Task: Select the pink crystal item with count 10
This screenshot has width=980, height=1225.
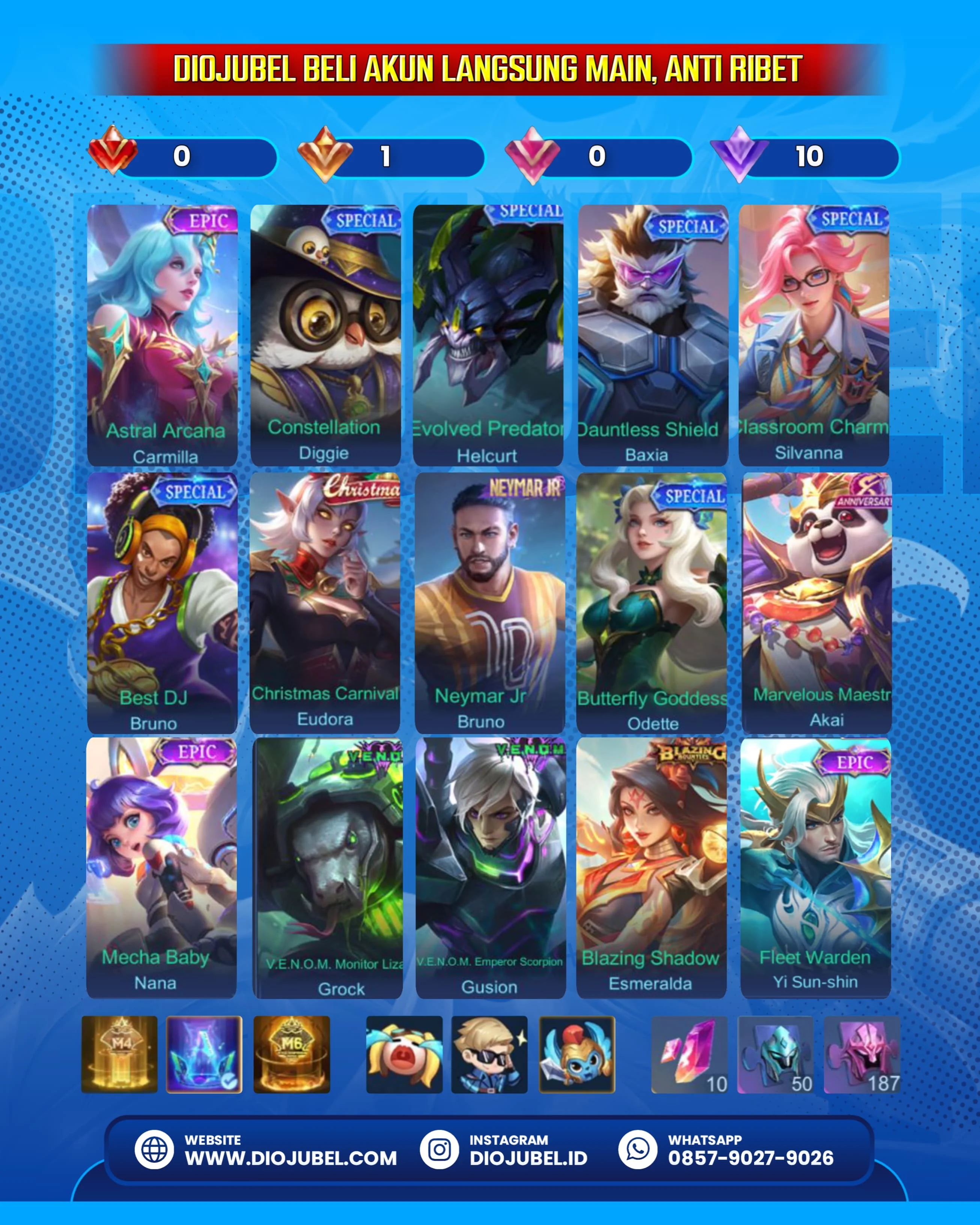Action: tap(689, 1054)
